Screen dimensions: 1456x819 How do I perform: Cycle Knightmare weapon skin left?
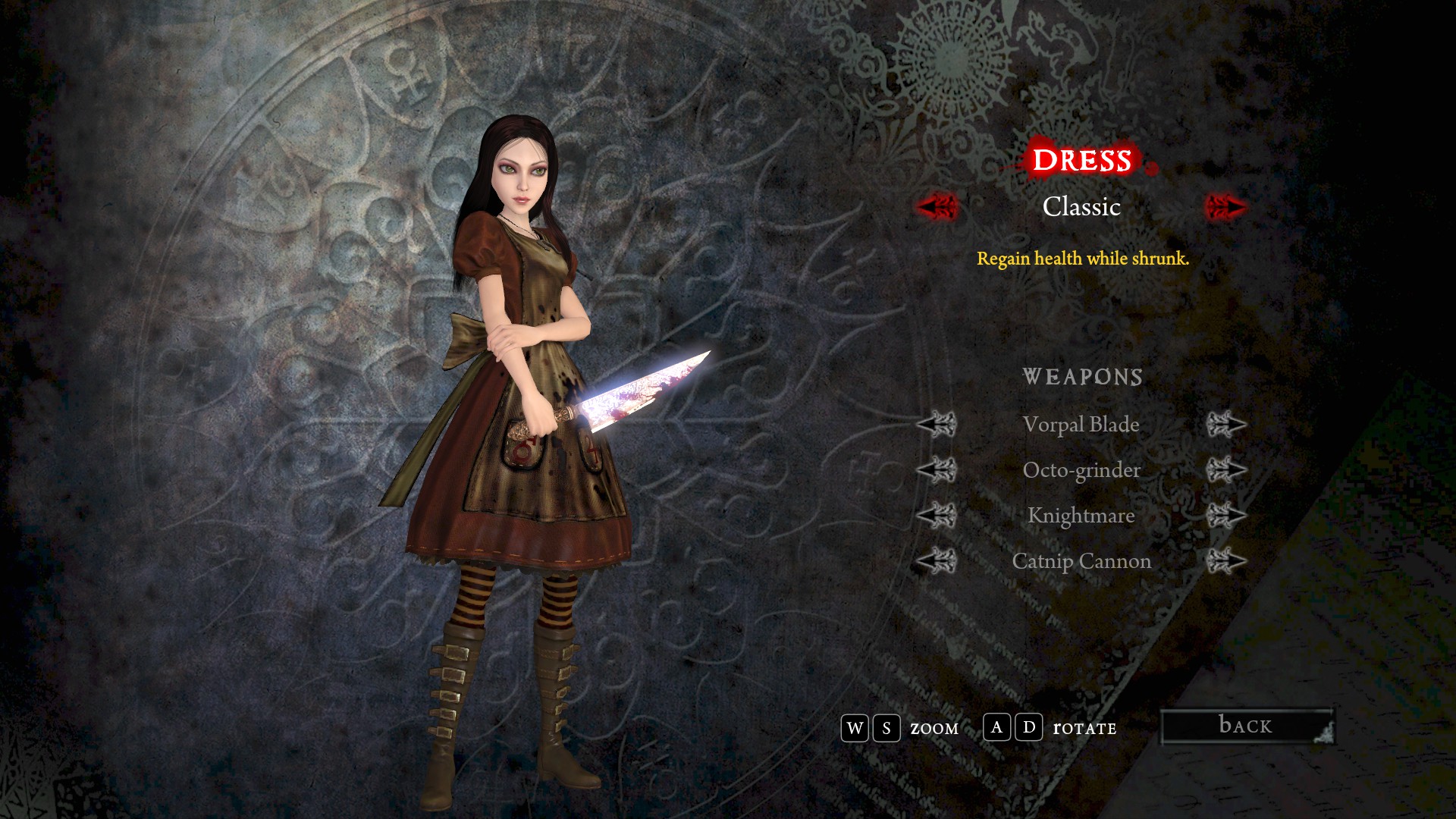point(937,516)
